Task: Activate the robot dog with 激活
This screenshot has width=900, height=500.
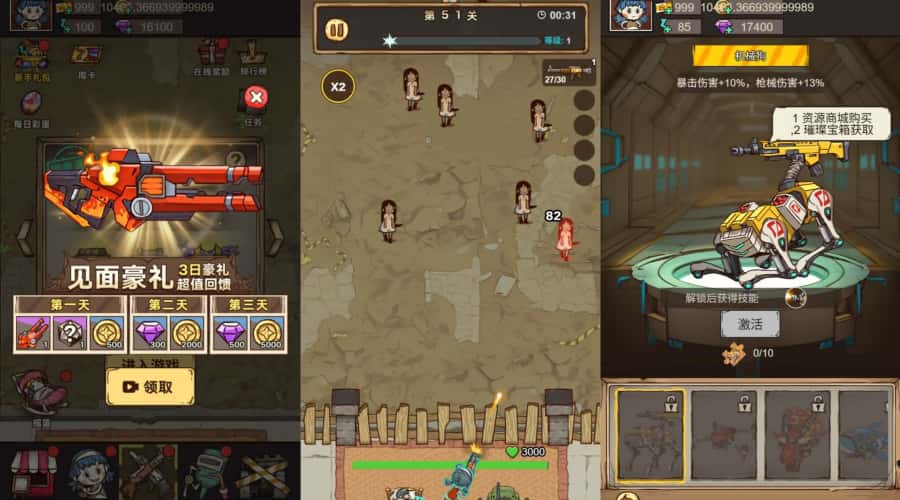Action: coord(750,324)
